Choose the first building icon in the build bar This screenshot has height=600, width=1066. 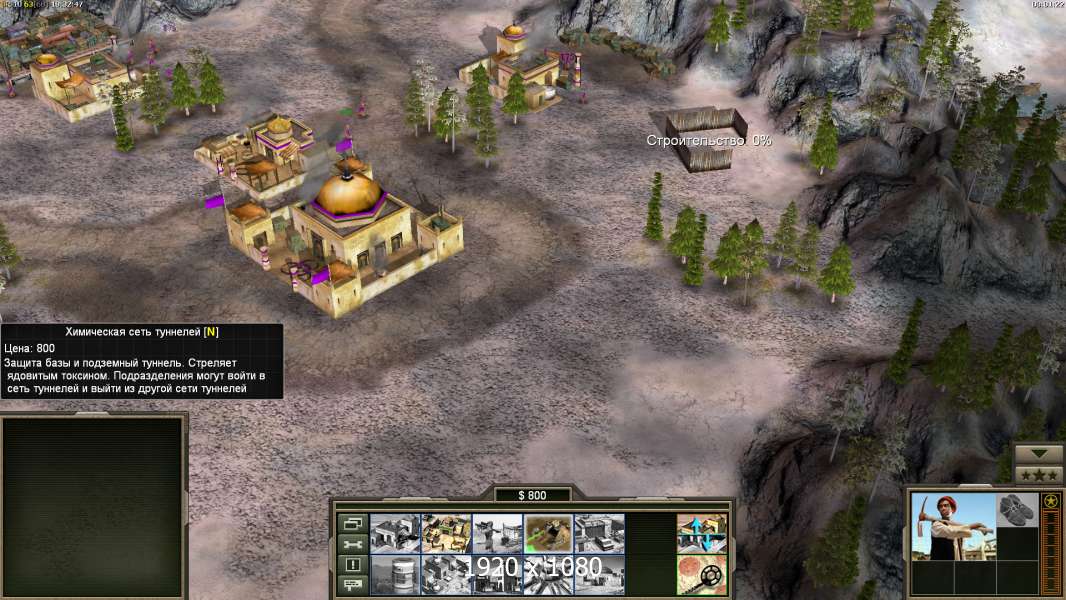(395, 533)
